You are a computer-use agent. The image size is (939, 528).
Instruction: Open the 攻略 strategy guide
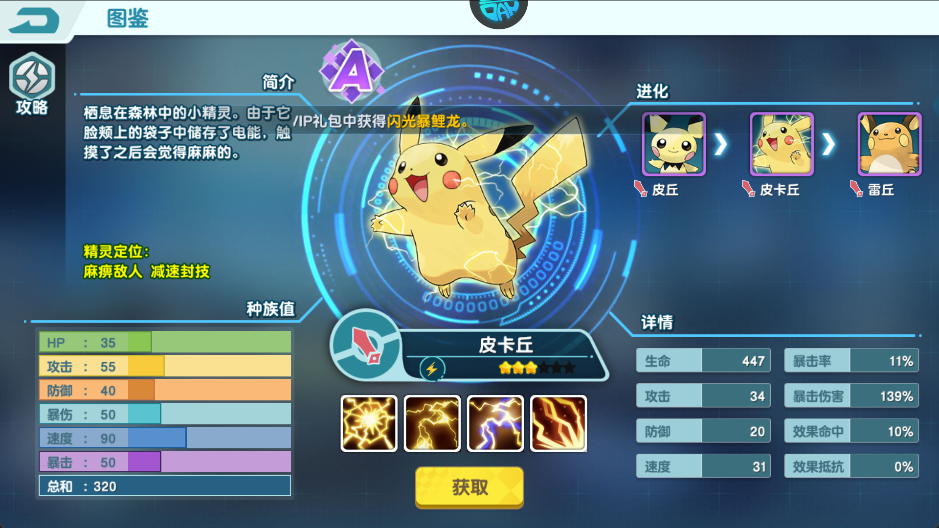coord(31,83)
